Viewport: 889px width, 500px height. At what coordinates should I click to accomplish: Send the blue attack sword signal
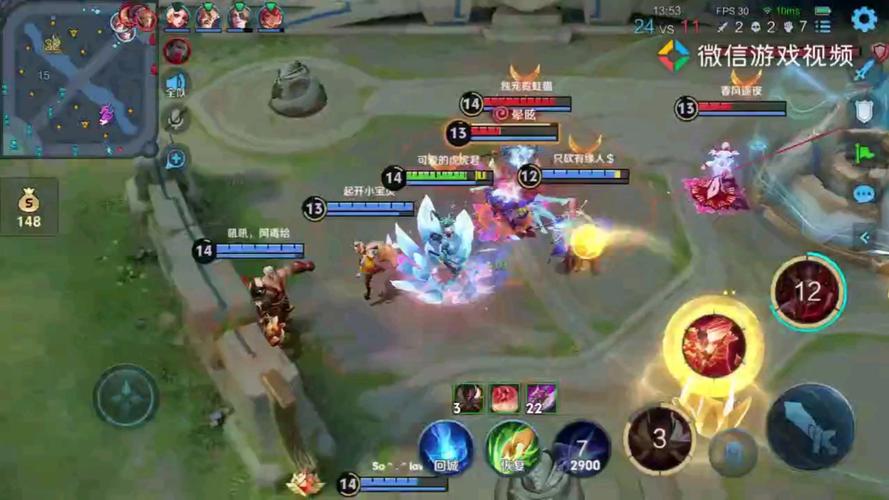[864, 70]
